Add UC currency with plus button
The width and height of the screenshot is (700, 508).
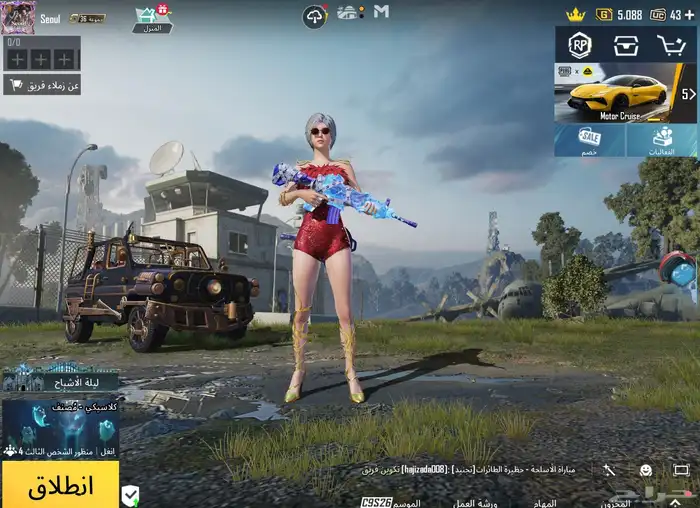point(689,15)
